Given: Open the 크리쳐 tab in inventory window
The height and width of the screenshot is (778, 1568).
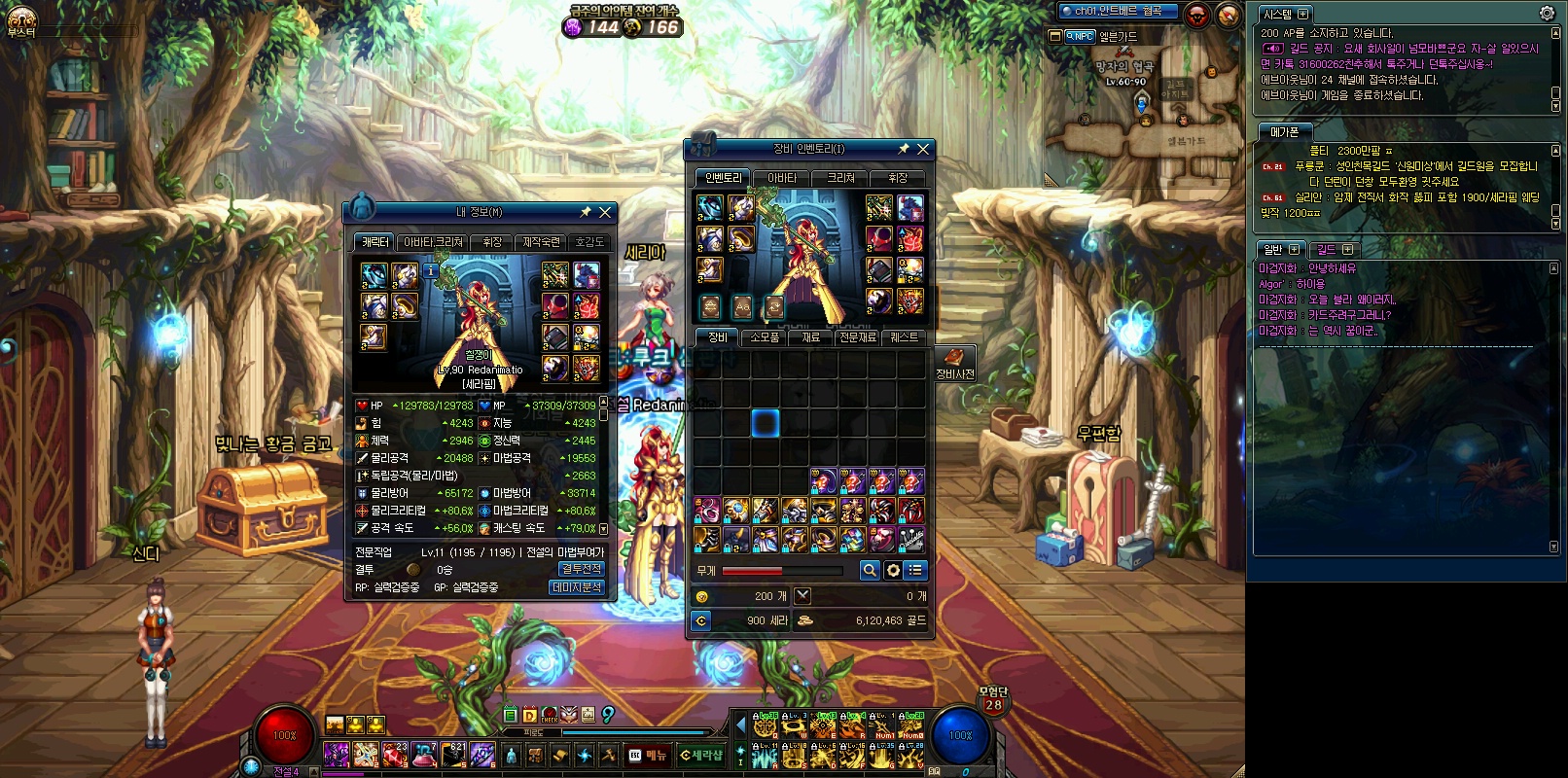Looking at the screenshot, I should (x=840, y=178).
